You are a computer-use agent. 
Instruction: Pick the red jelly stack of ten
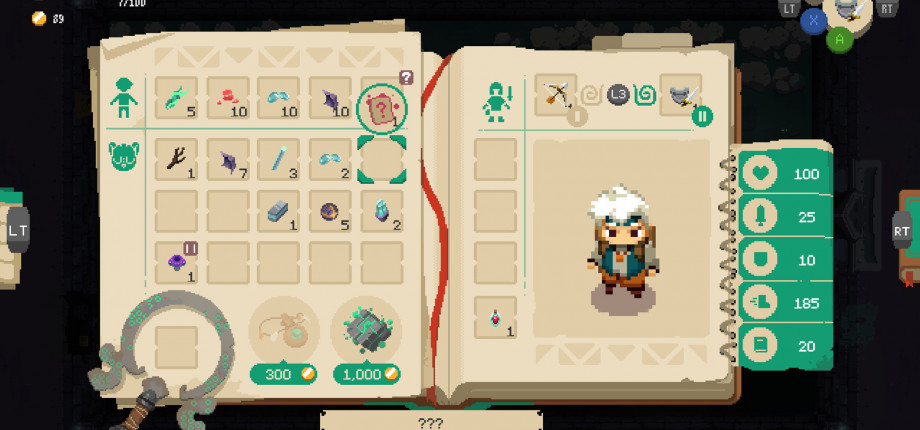(x=228, y=98)
